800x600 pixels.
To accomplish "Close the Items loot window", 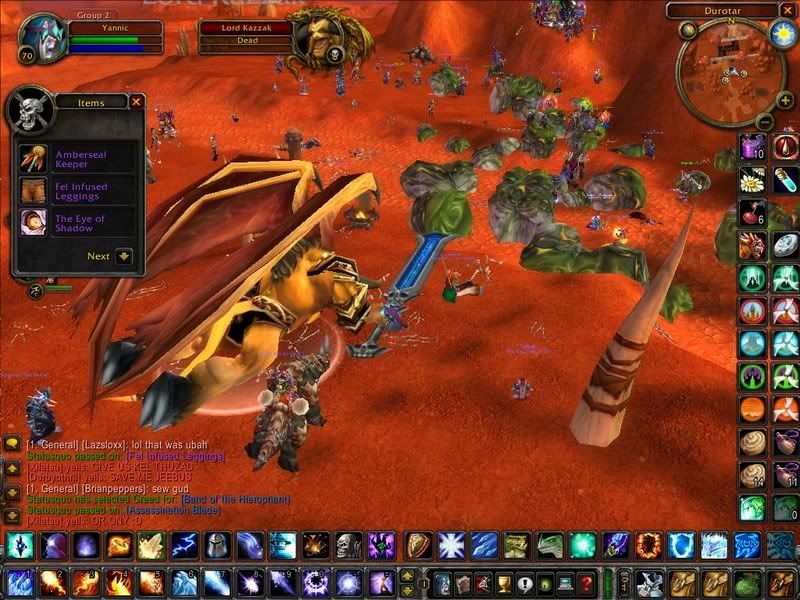I will [137, 101].
